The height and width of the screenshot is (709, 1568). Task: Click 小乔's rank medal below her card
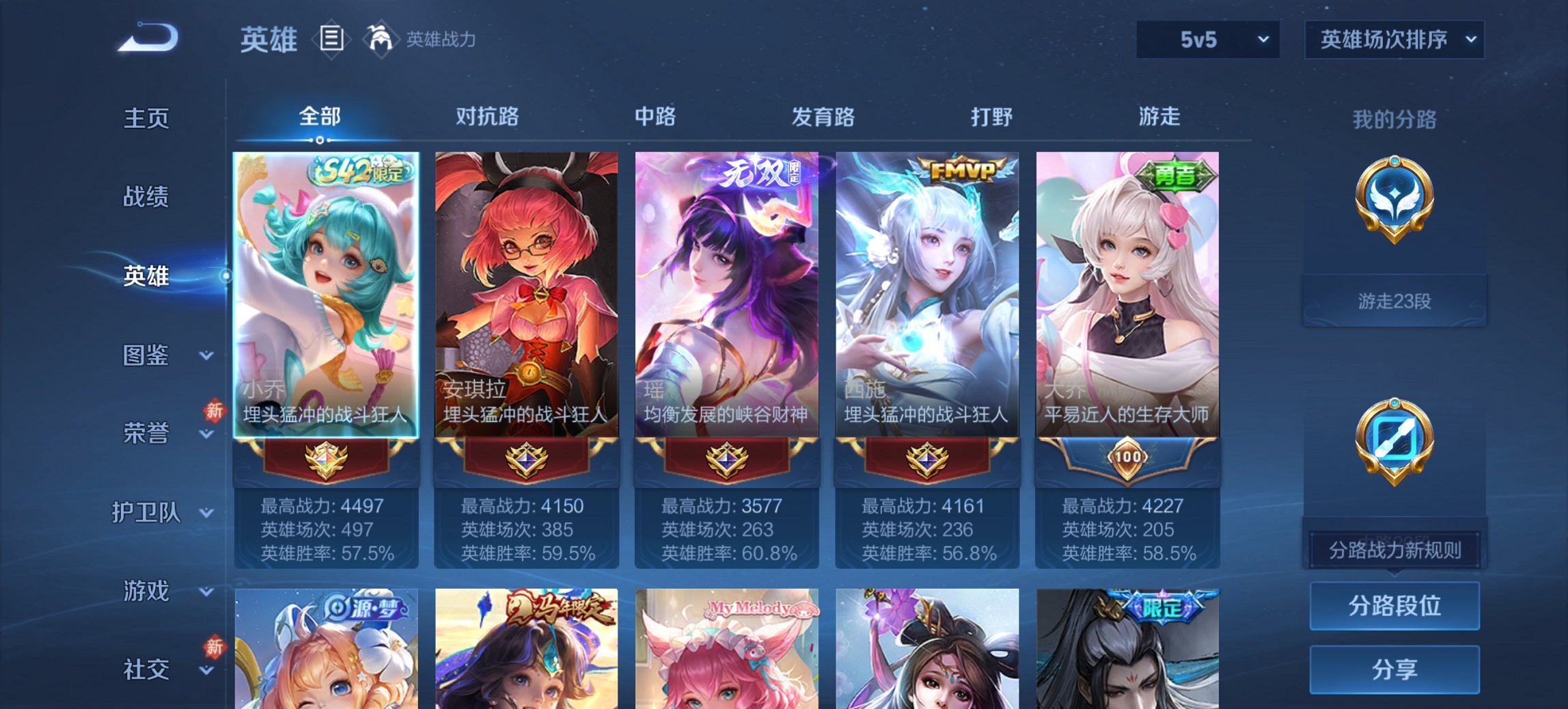tap(327, 460)
